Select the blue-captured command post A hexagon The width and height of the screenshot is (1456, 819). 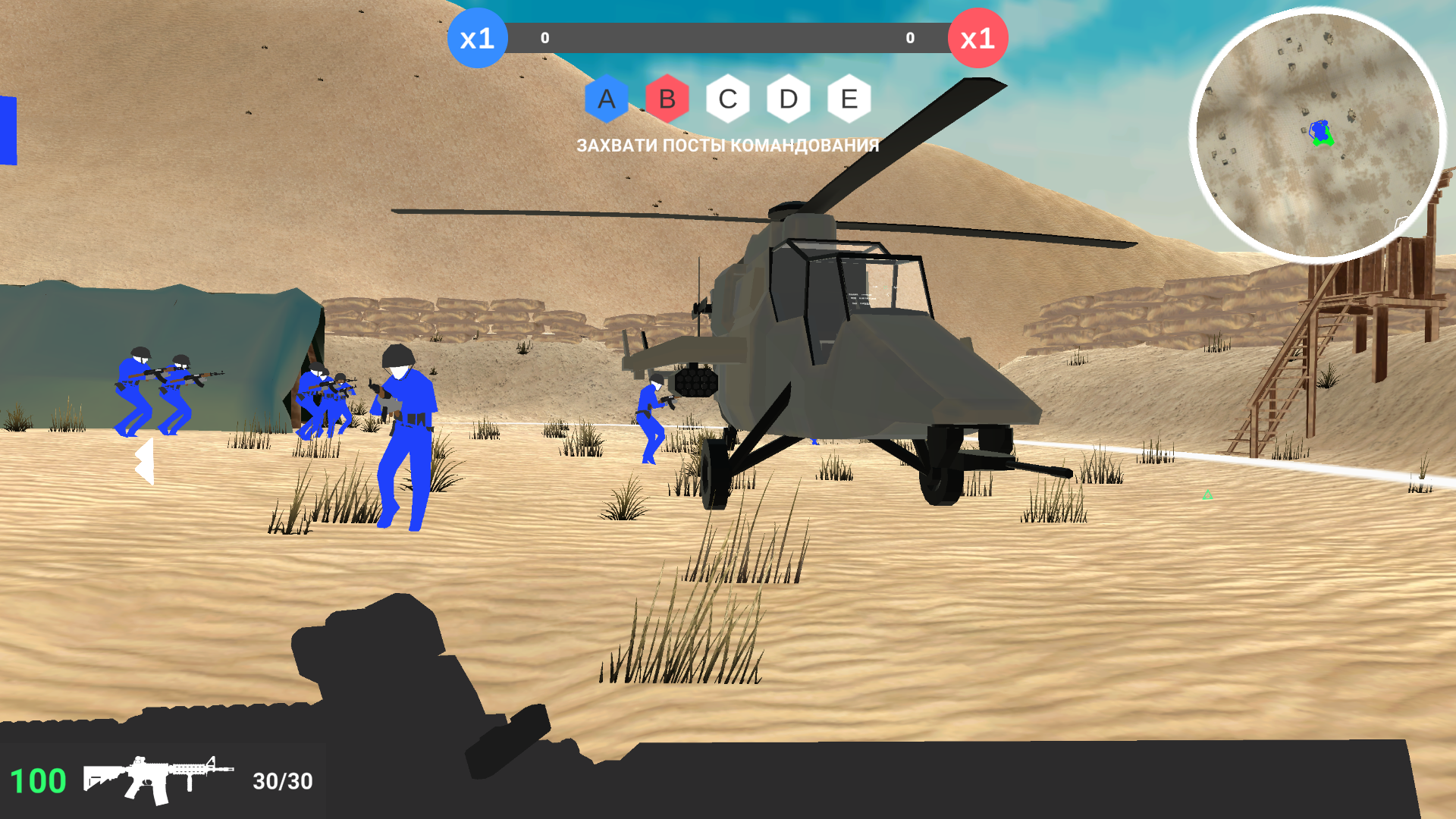click(x=606, y=99)
